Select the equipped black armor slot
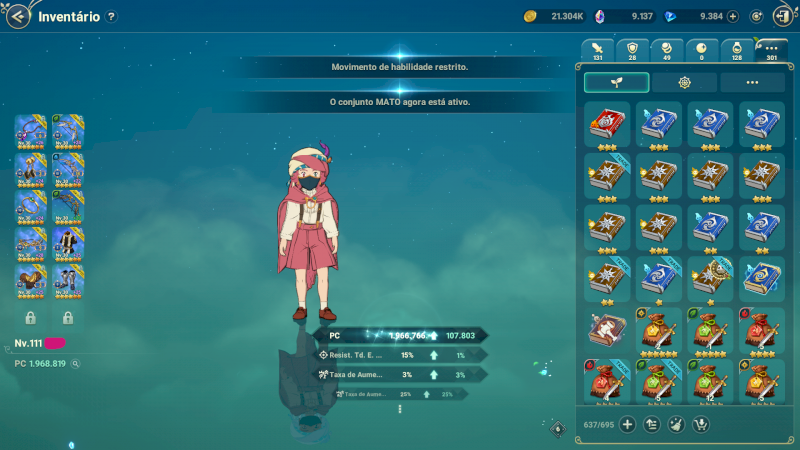 pyautogui.click(x=67, y=245)
